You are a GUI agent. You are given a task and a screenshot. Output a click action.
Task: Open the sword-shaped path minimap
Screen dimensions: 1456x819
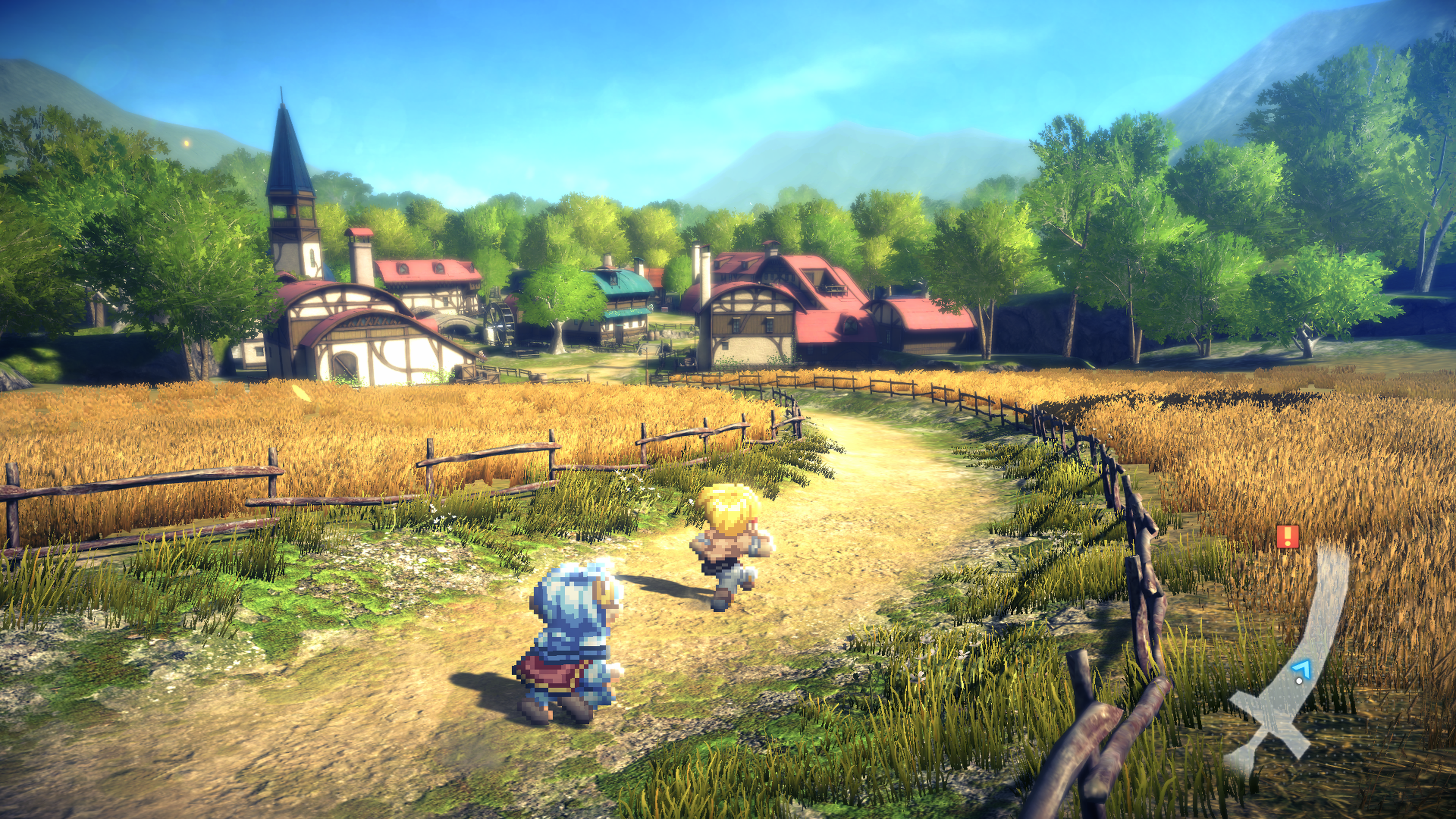[1294, 667]
